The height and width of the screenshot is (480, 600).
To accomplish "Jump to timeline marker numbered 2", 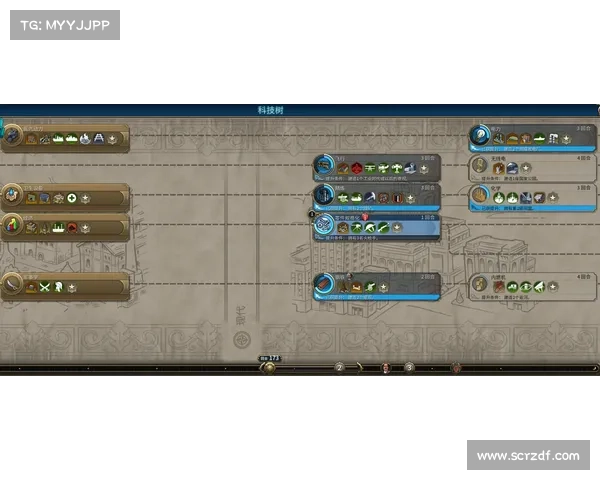I will click(x=339, y=368).
